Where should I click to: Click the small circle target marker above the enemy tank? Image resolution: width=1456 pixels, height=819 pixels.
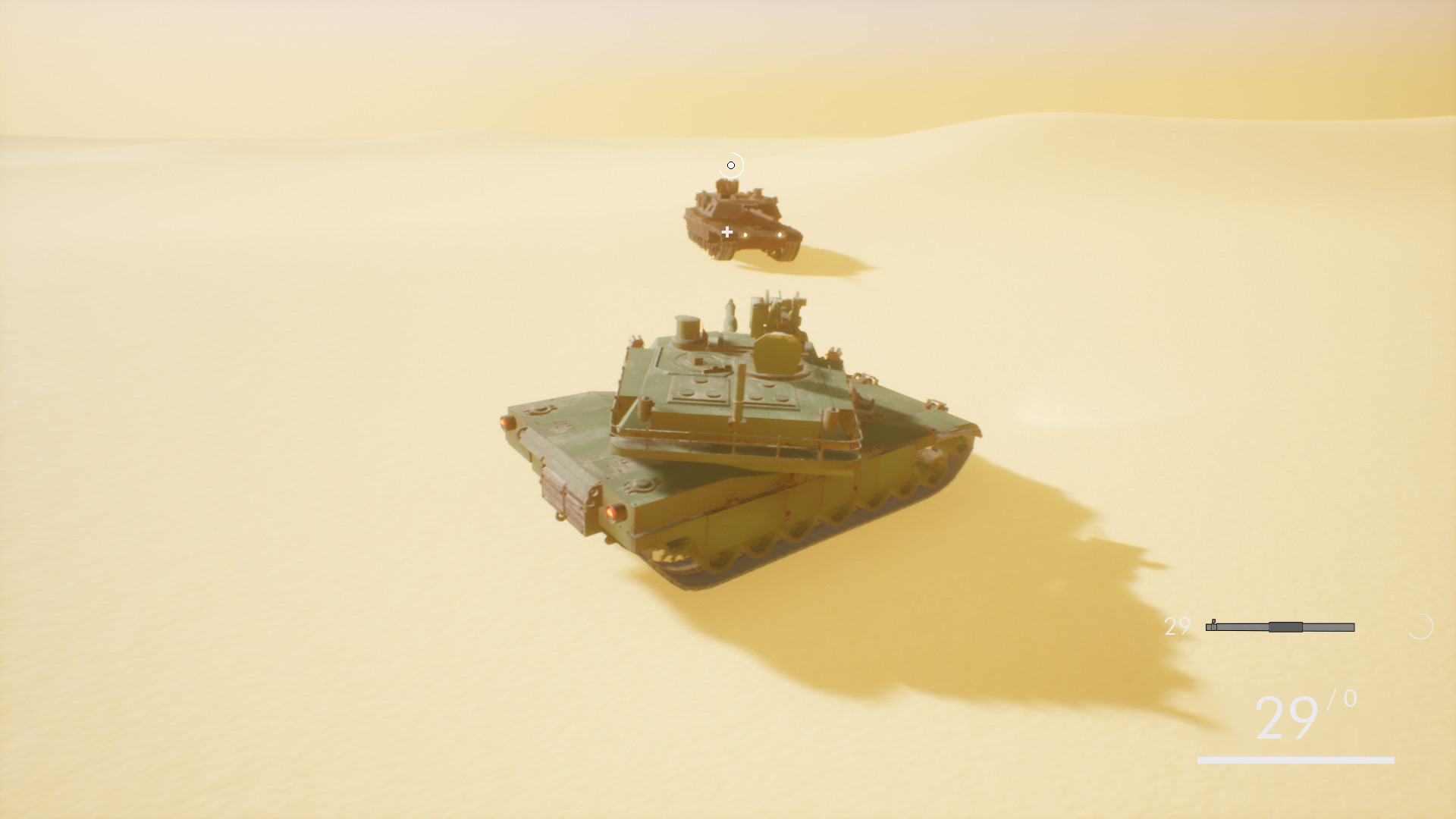(731, 165)
